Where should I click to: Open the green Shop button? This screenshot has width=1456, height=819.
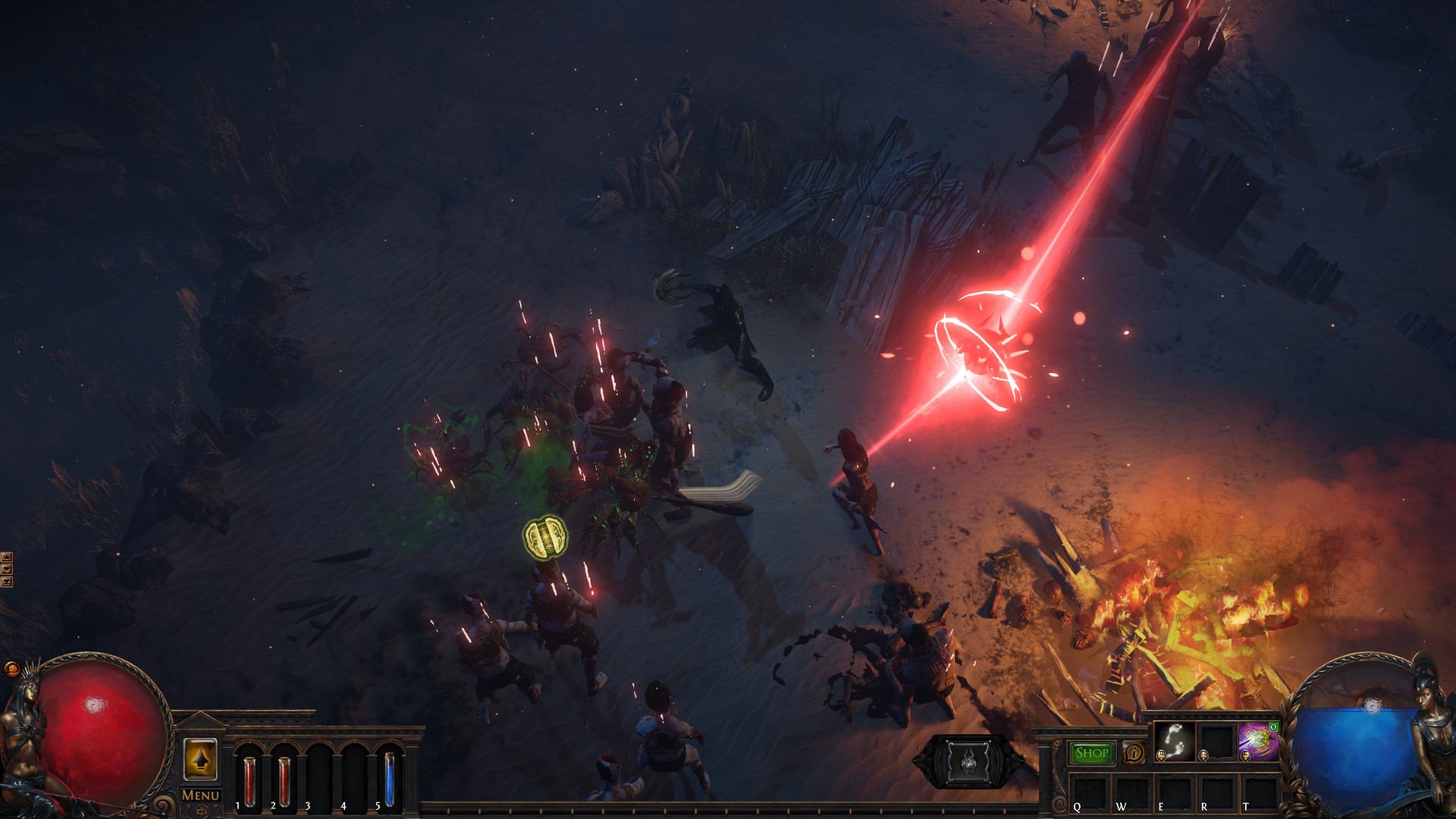(x=1092, y=754)
